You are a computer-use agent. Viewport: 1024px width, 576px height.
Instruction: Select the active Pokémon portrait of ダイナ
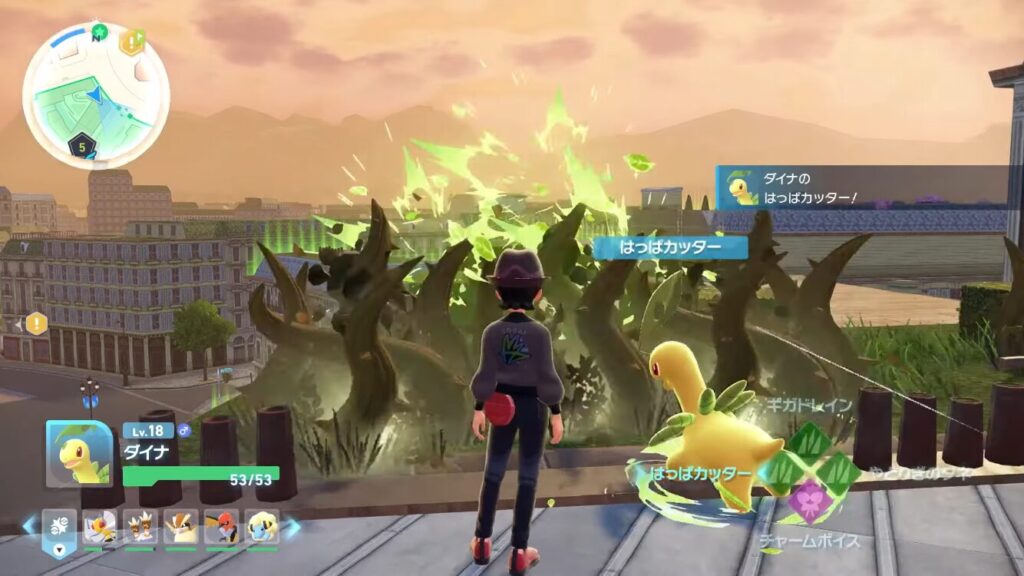(78, 454)
